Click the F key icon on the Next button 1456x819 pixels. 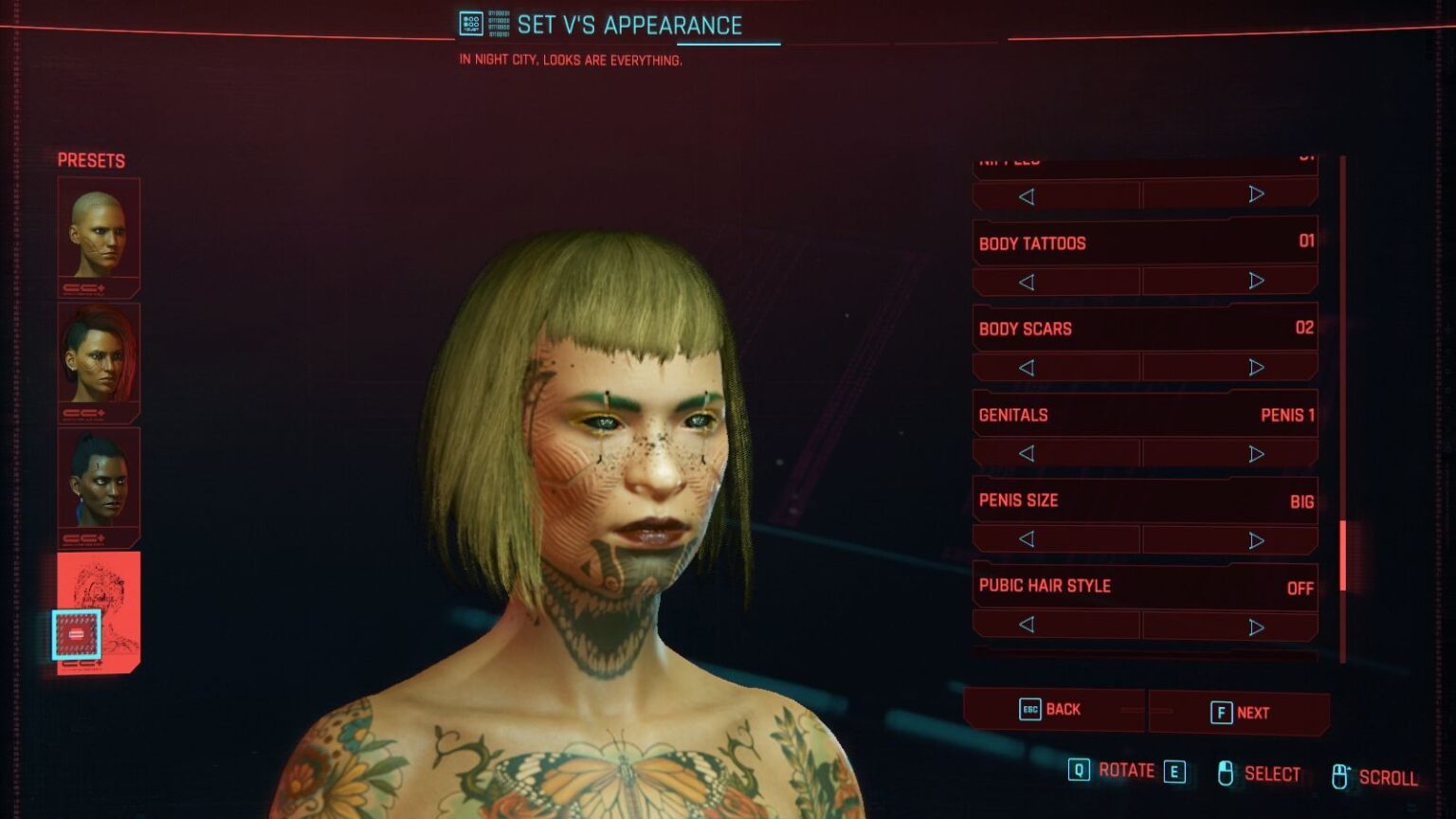click(x=1222, y=711)
